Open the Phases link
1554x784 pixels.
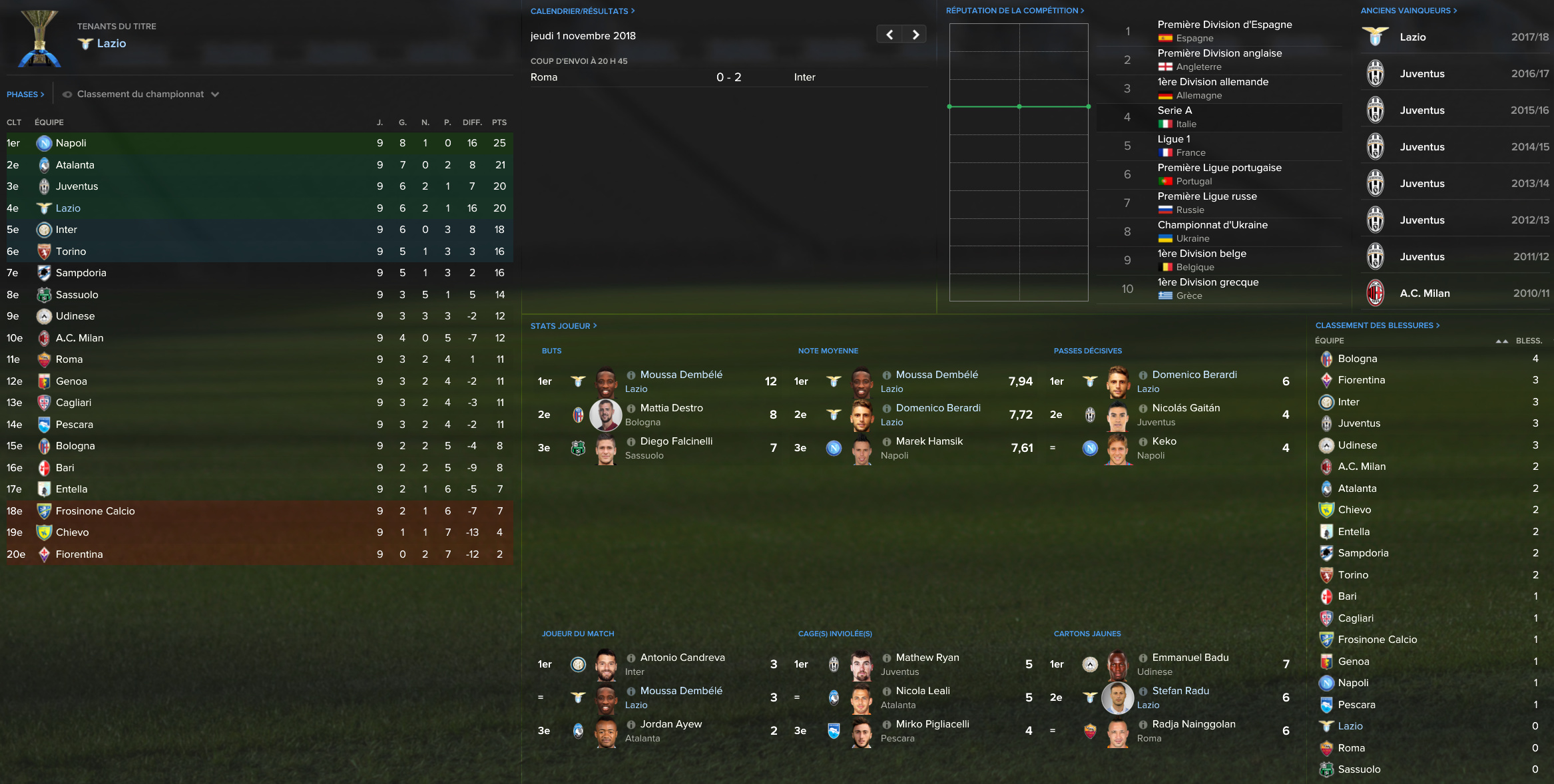click(25, 95)
